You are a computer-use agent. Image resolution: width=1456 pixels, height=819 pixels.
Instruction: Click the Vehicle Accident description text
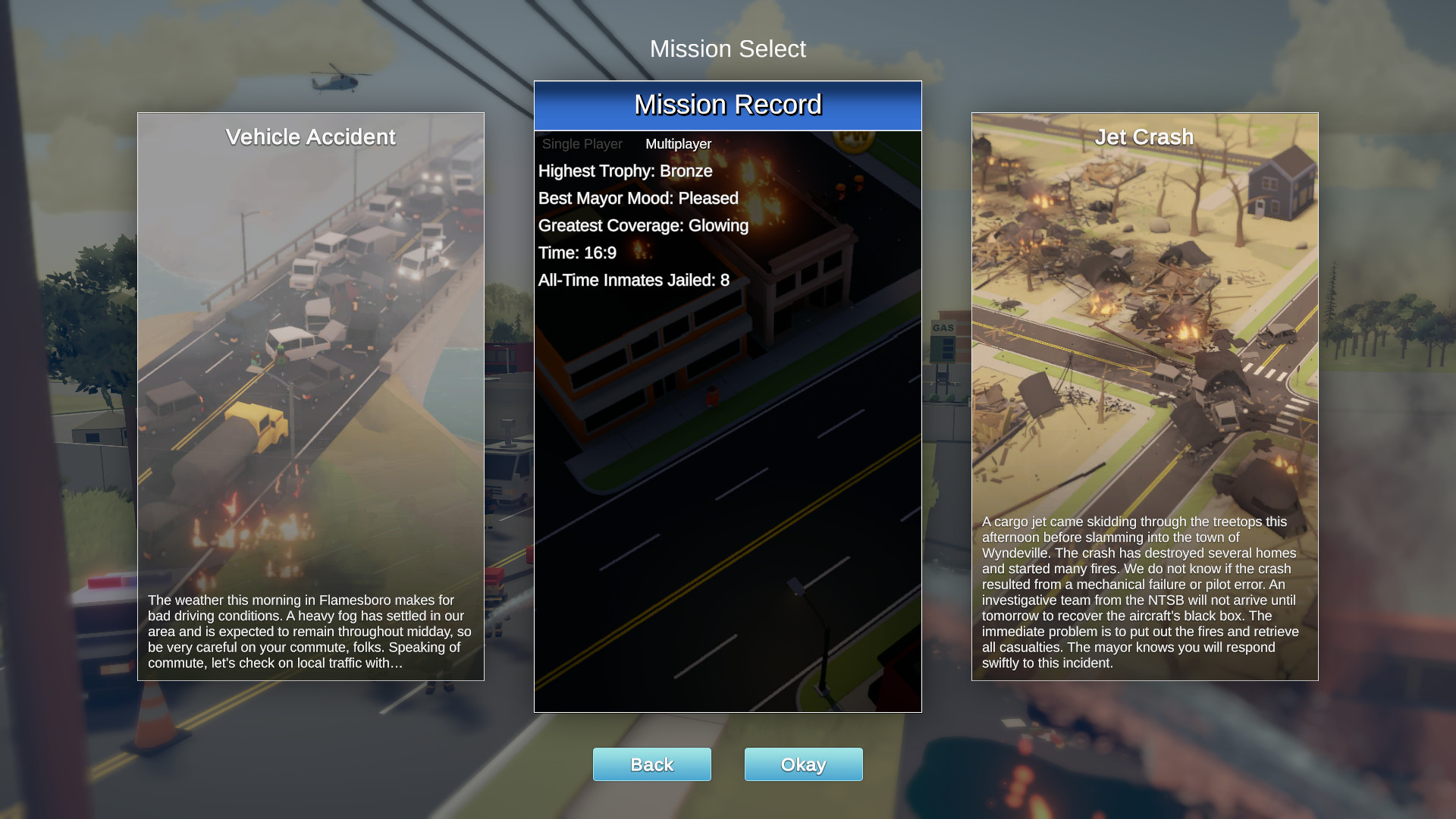[310, 629]
